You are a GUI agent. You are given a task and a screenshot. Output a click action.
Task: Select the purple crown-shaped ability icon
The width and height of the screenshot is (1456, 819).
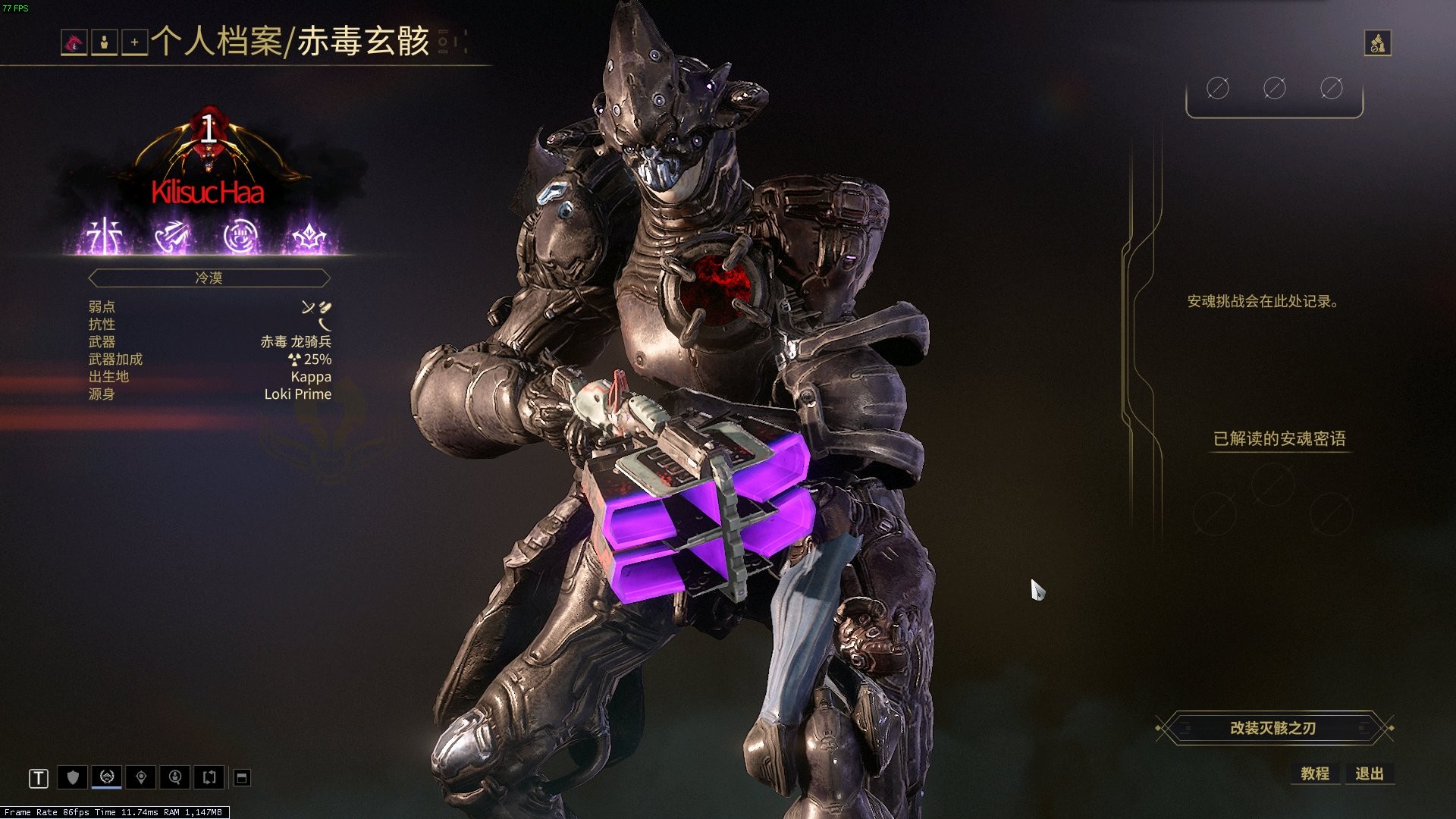[x=309, y=238]
